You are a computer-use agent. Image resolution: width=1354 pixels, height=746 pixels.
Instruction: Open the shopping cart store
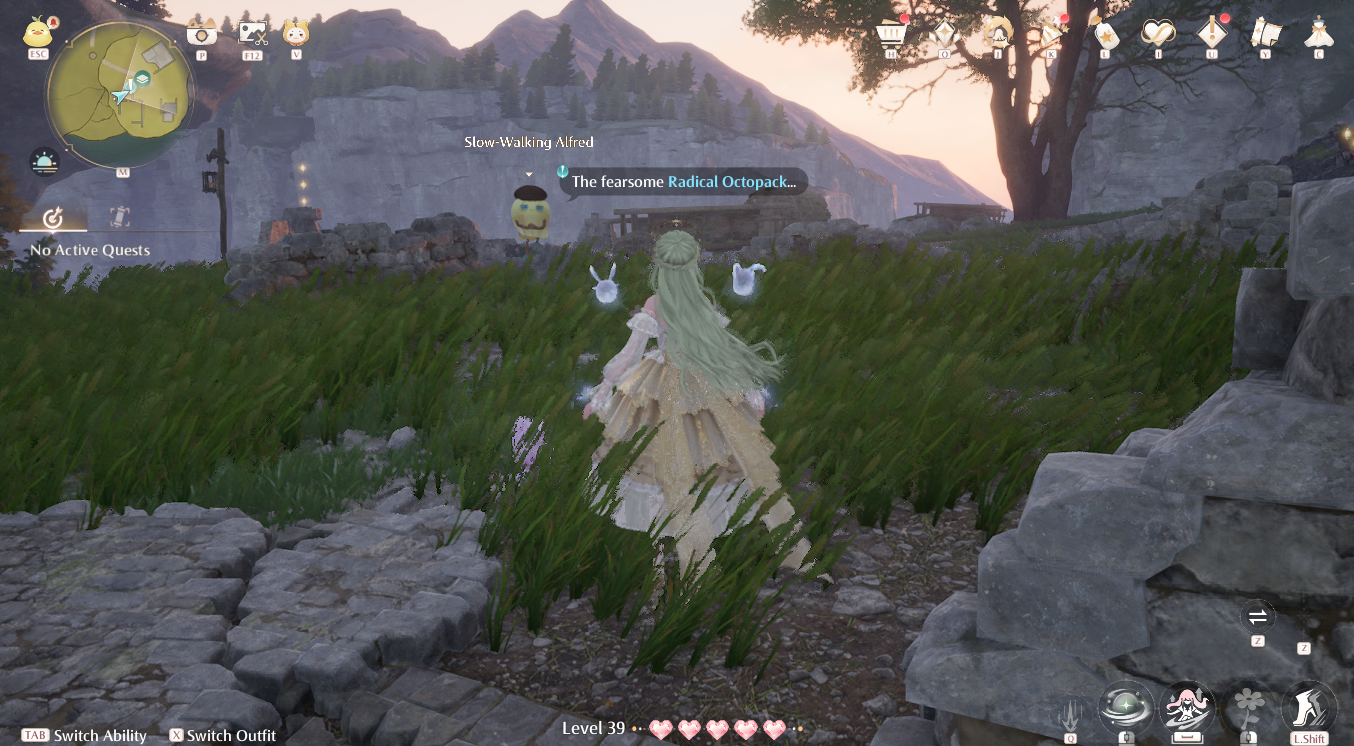pyautogui.click(x=890, y=33)
